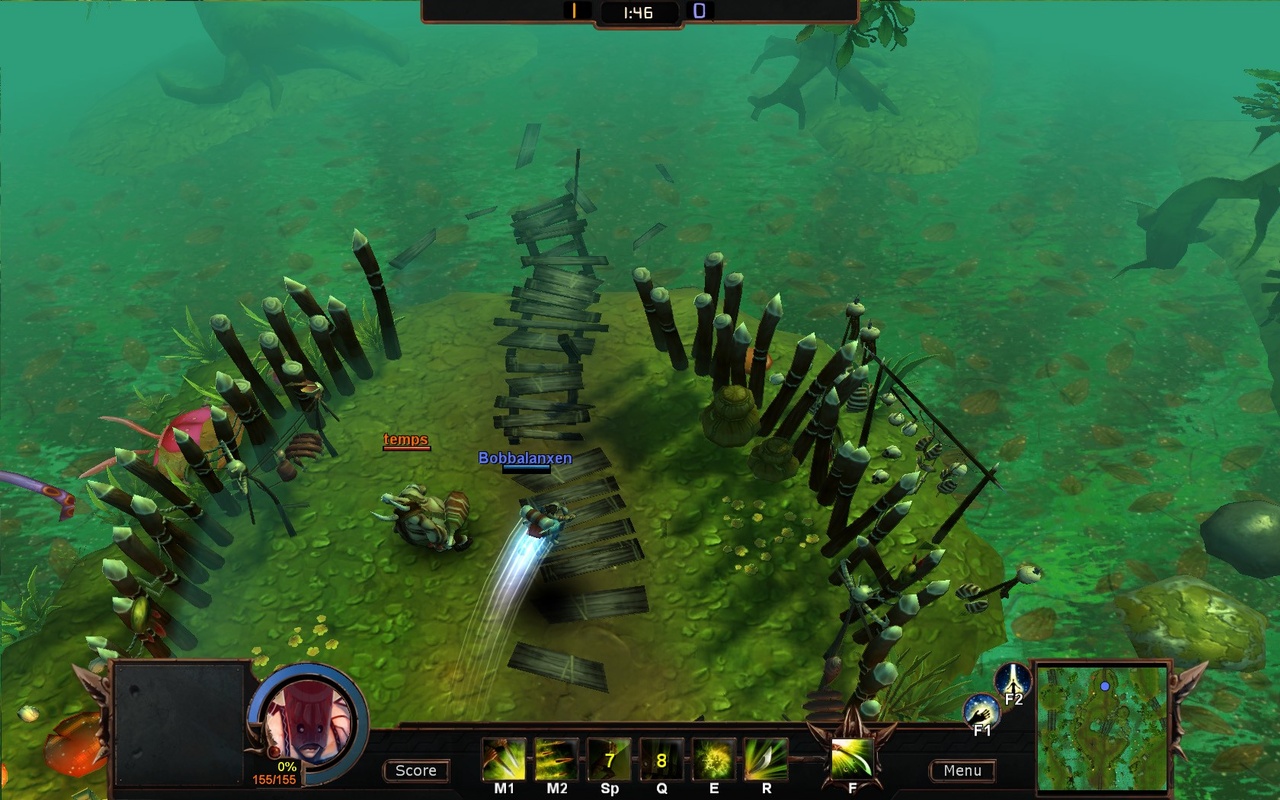Click on the minimap
This screenshot has height=800, width=1280.
pyautogui.click(x=1102, y=727)
